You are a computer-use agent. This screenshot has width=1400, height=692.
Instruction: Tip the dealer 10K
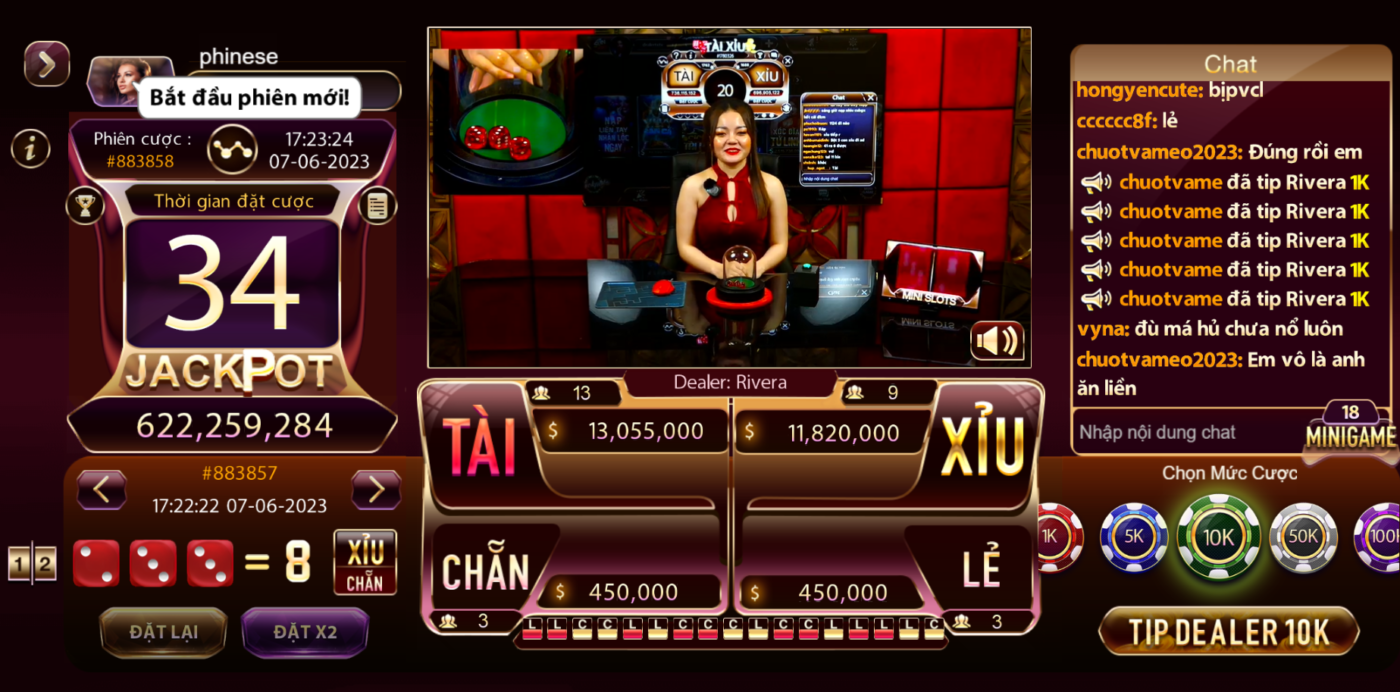[1229, 632]
